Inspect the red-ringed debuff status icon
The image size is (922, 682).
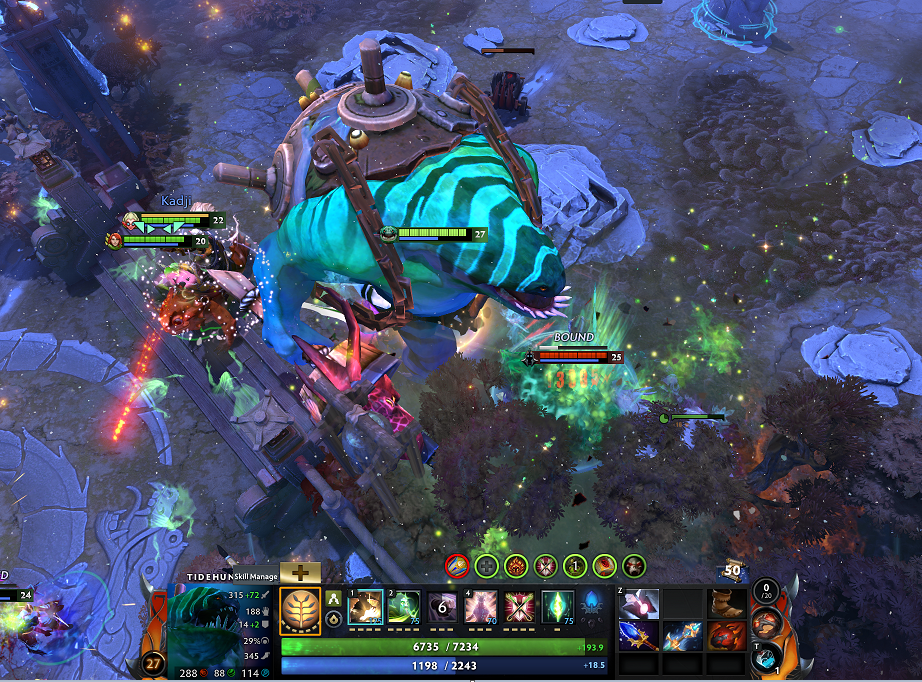click(457, 565)
